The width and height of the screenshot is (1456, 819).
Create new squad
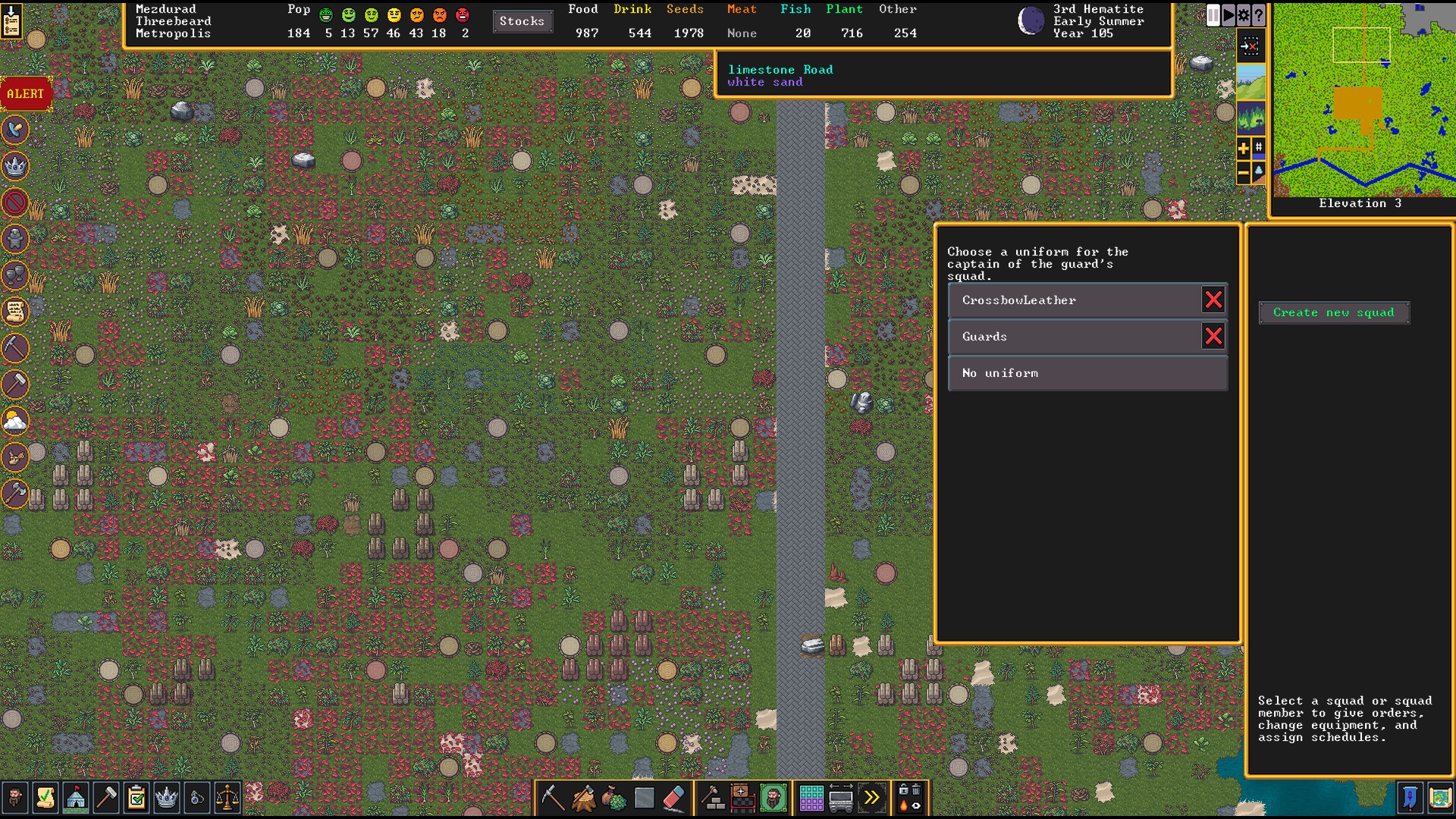click(1333, 312)
